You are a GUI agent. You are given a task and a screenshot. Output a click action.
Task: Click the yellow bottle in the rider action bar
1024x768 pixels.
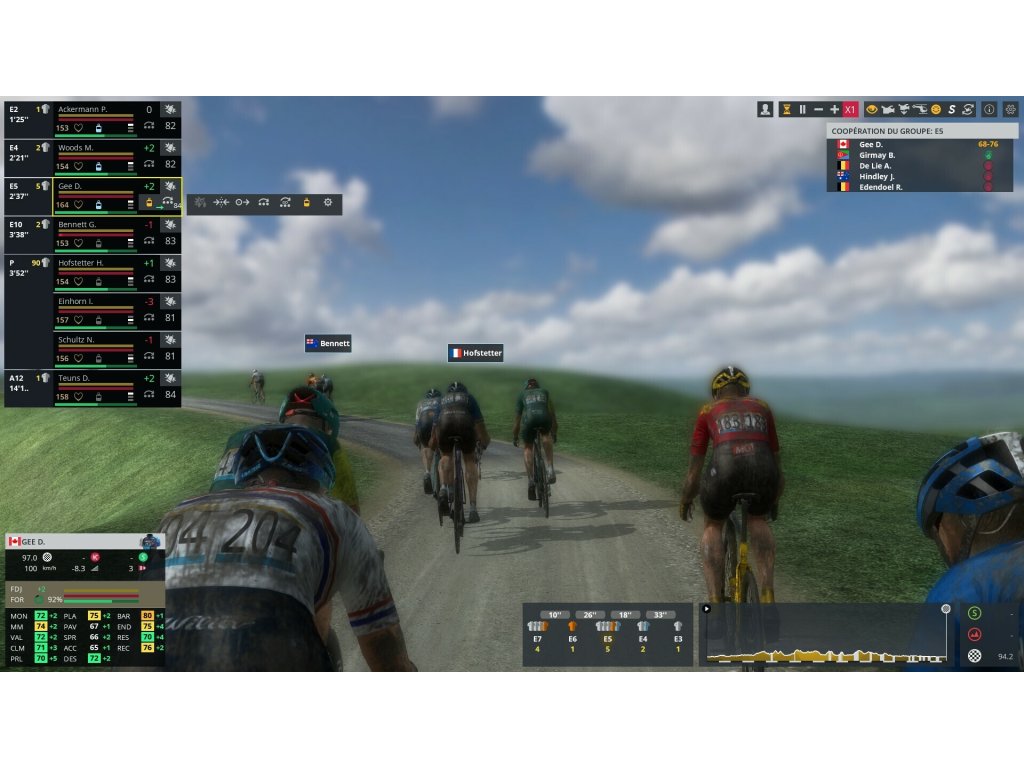(x=306, y=203)
